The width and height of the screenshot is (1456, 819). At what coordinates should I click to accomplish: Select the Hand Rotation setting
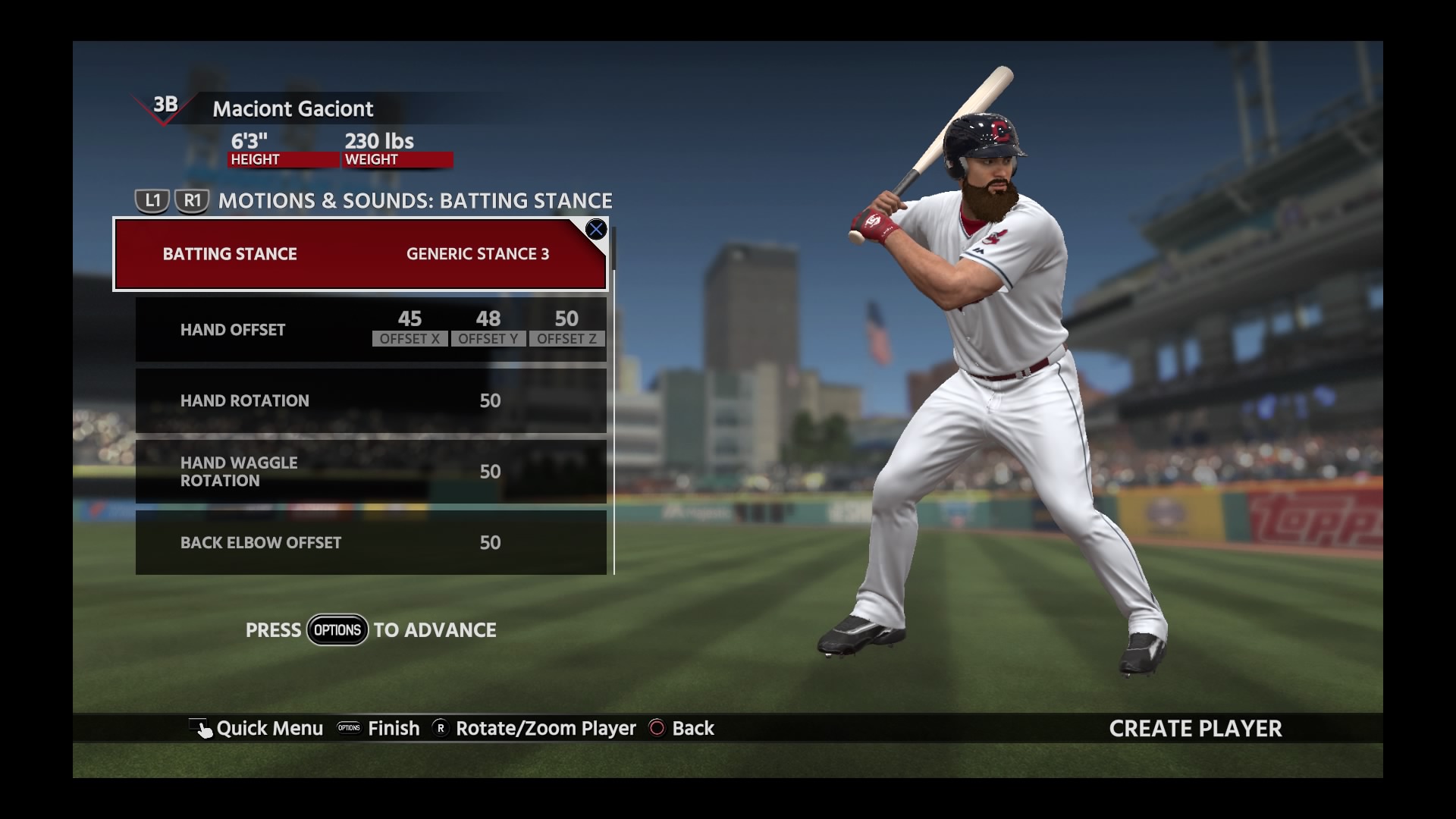click(371, 400)
